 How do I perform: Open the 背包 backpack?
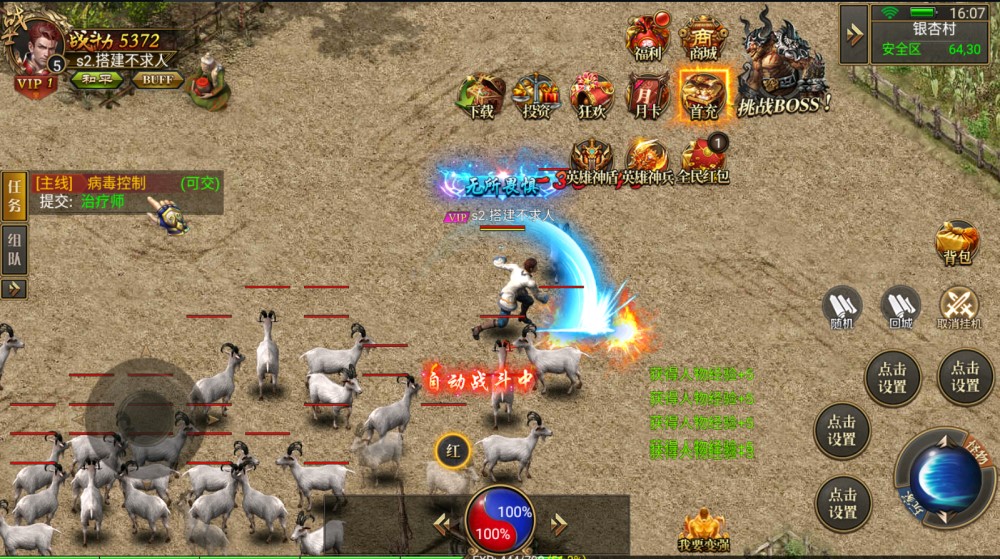pos(957,242)
